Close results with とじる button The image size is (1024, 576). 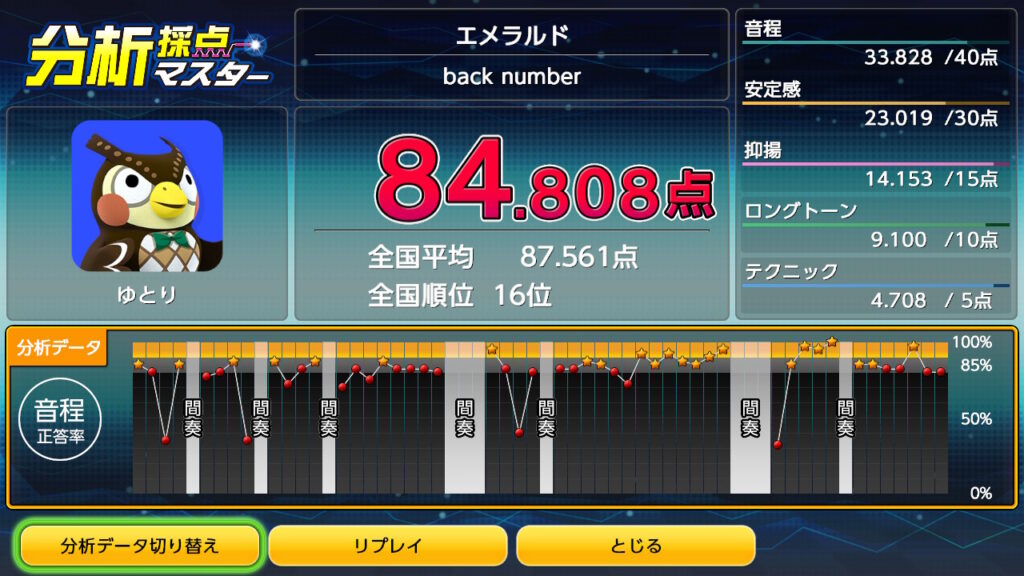635,546
